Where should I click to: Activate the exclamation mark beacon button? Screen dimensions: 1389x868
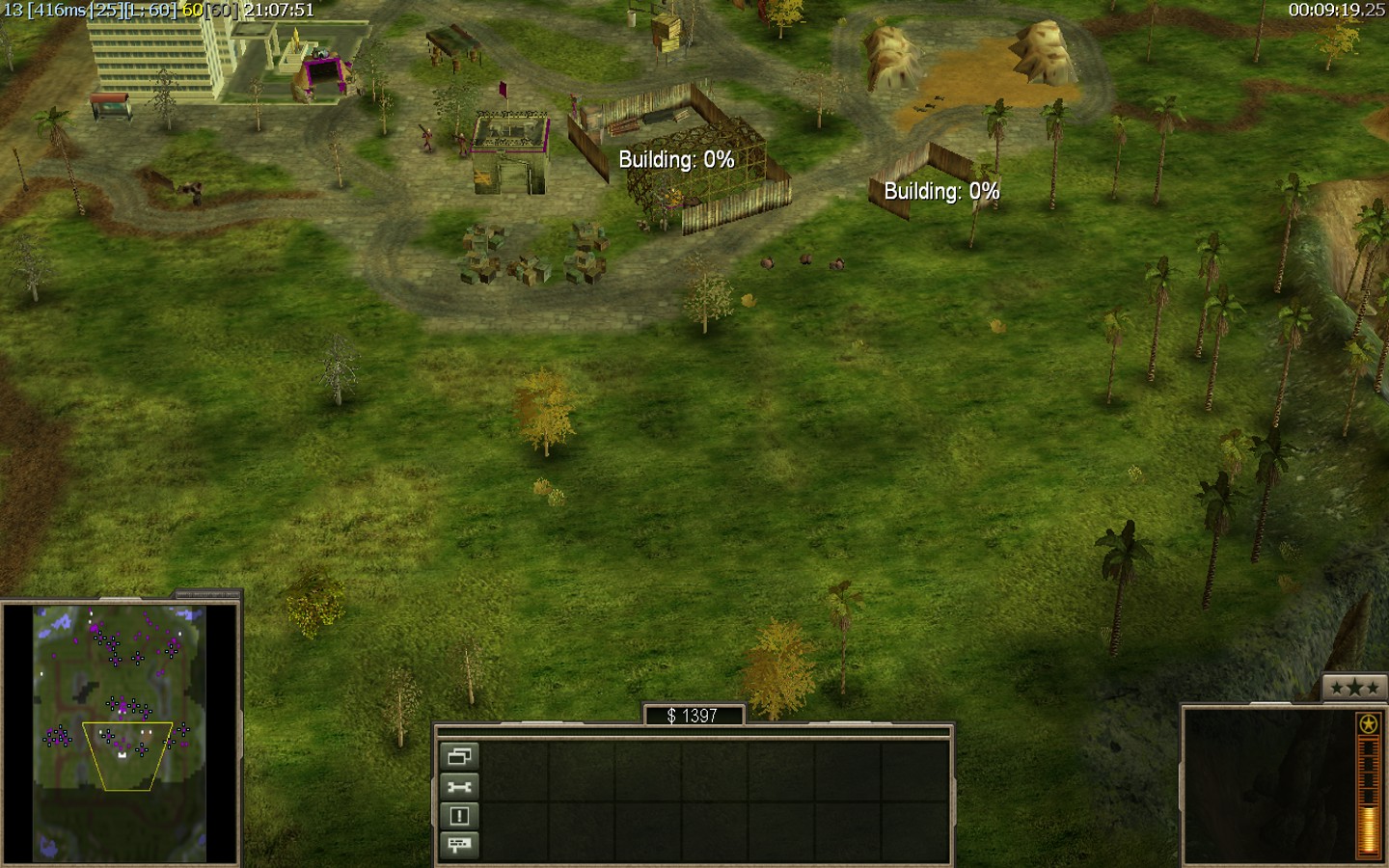pyautogui.click(x=459, y=816)
